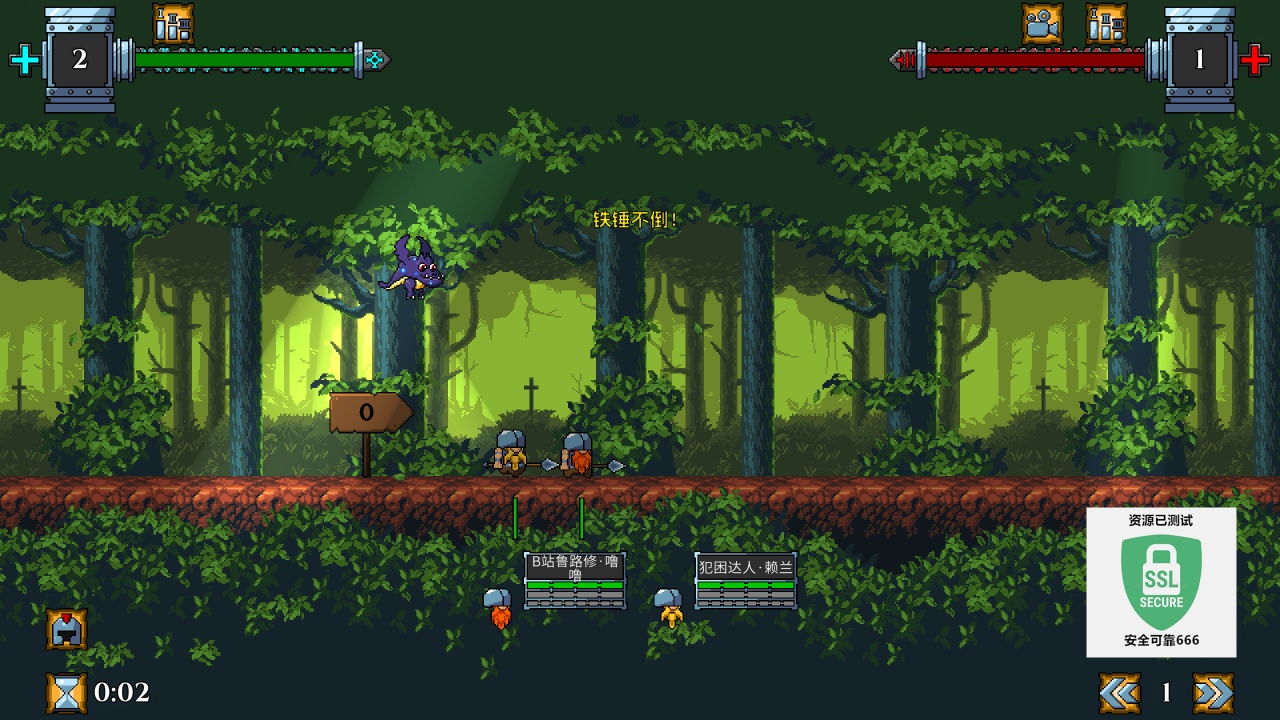1280x720 pixels.
Task: Select the 犯困达人·赖兰 unit card
Action: tap(746, 580)
